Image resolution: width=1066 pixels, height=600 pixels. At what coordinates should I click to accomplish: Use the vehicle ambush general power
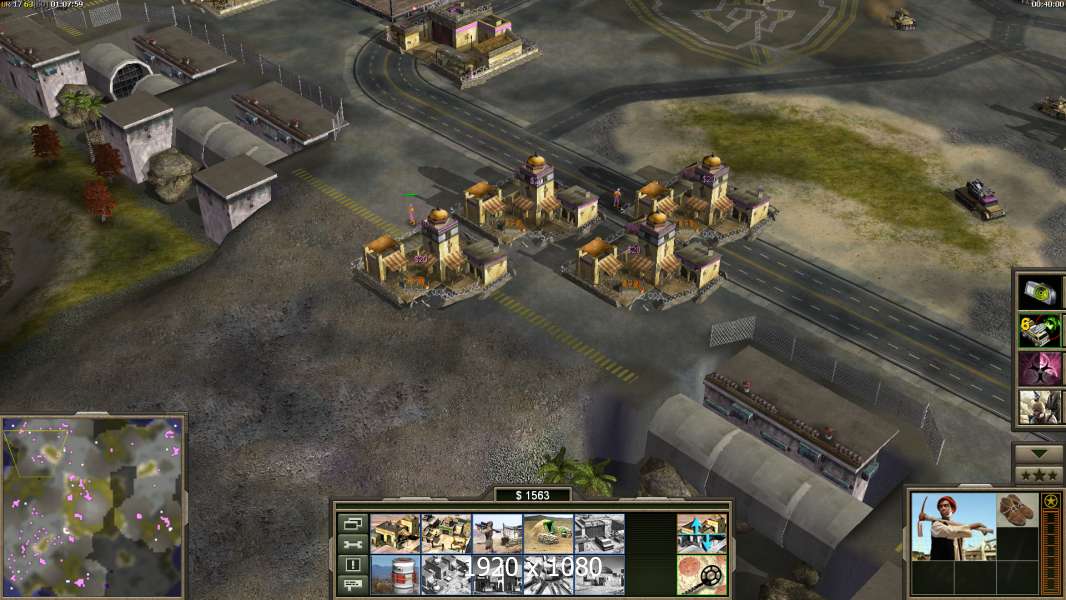click(x=1040, y=330)
